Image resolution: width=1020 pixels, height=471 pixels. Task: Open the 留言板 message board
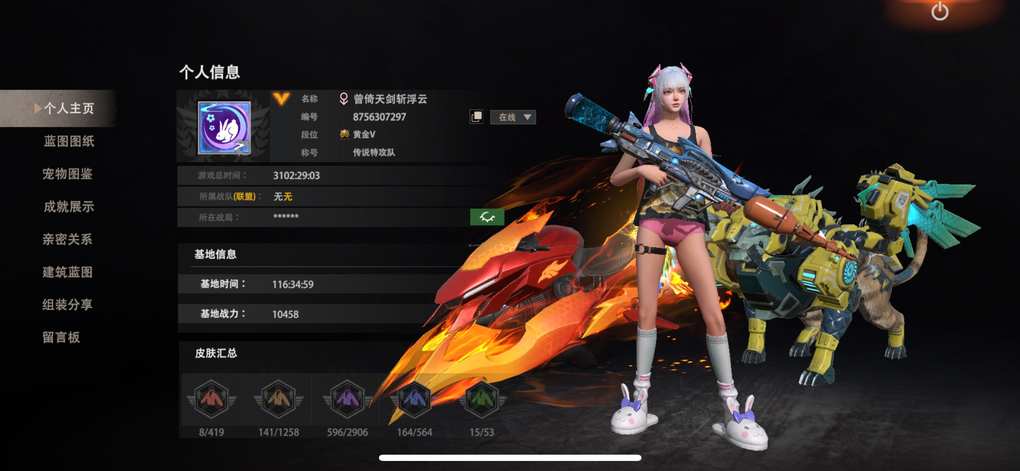pyautogui.click(x=61, y=337)
